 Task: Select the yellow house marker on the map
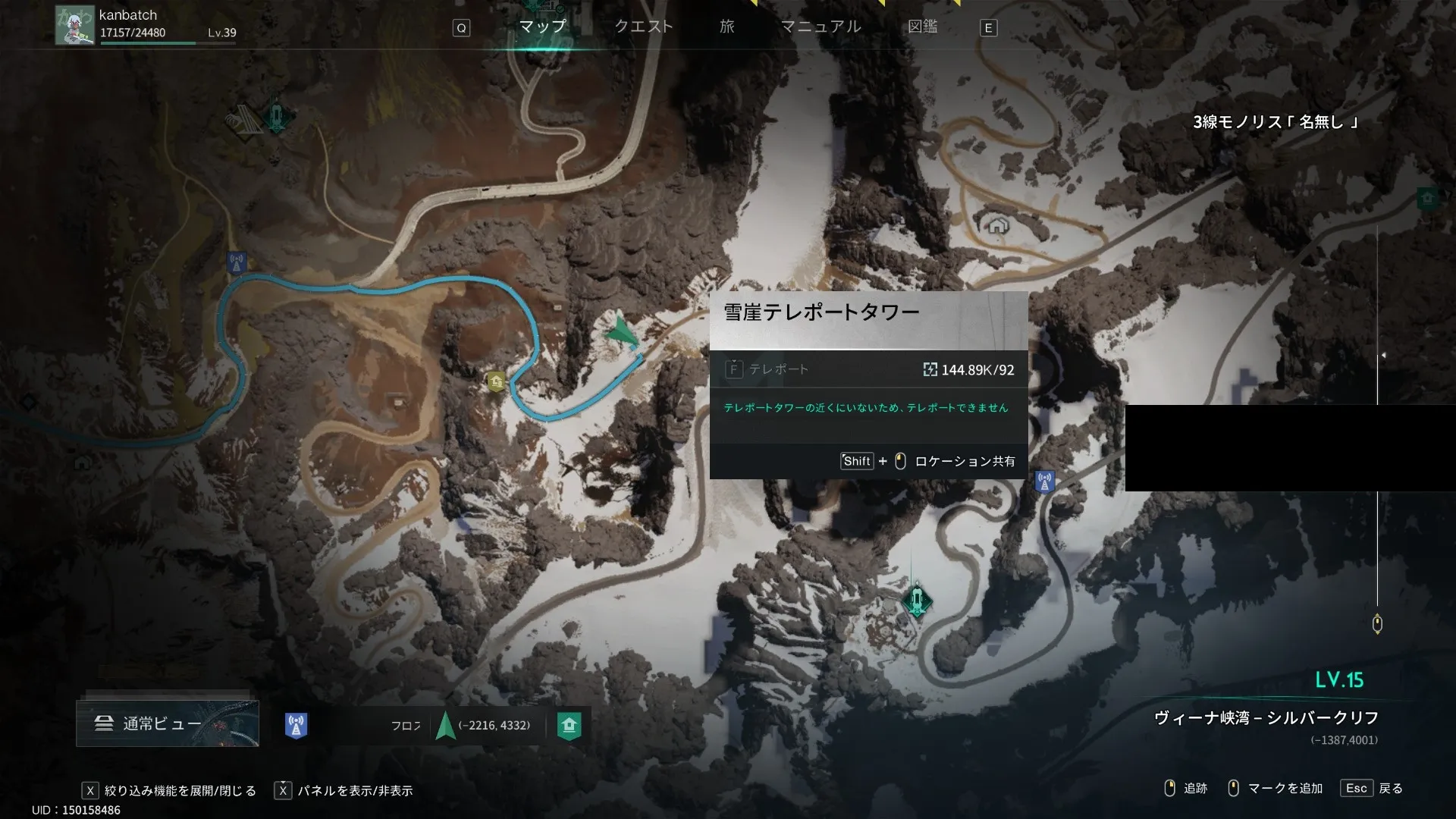click(x=496, y=381)
